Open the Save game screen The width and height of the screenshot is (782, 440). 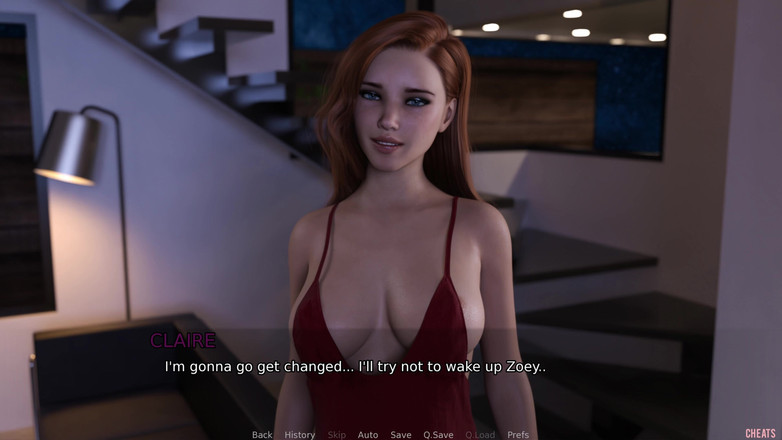[x=401, y=435]
